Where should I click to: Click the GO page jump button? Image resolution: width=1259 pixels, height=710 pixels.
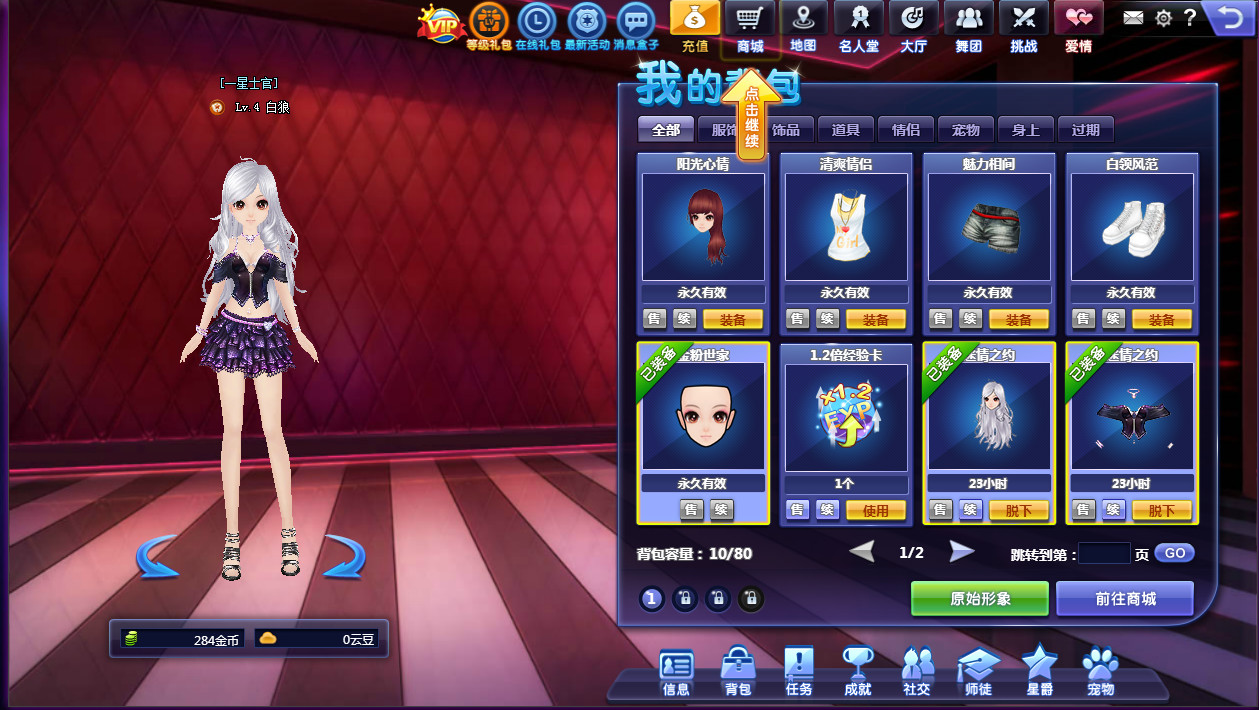pos(1174,553)
